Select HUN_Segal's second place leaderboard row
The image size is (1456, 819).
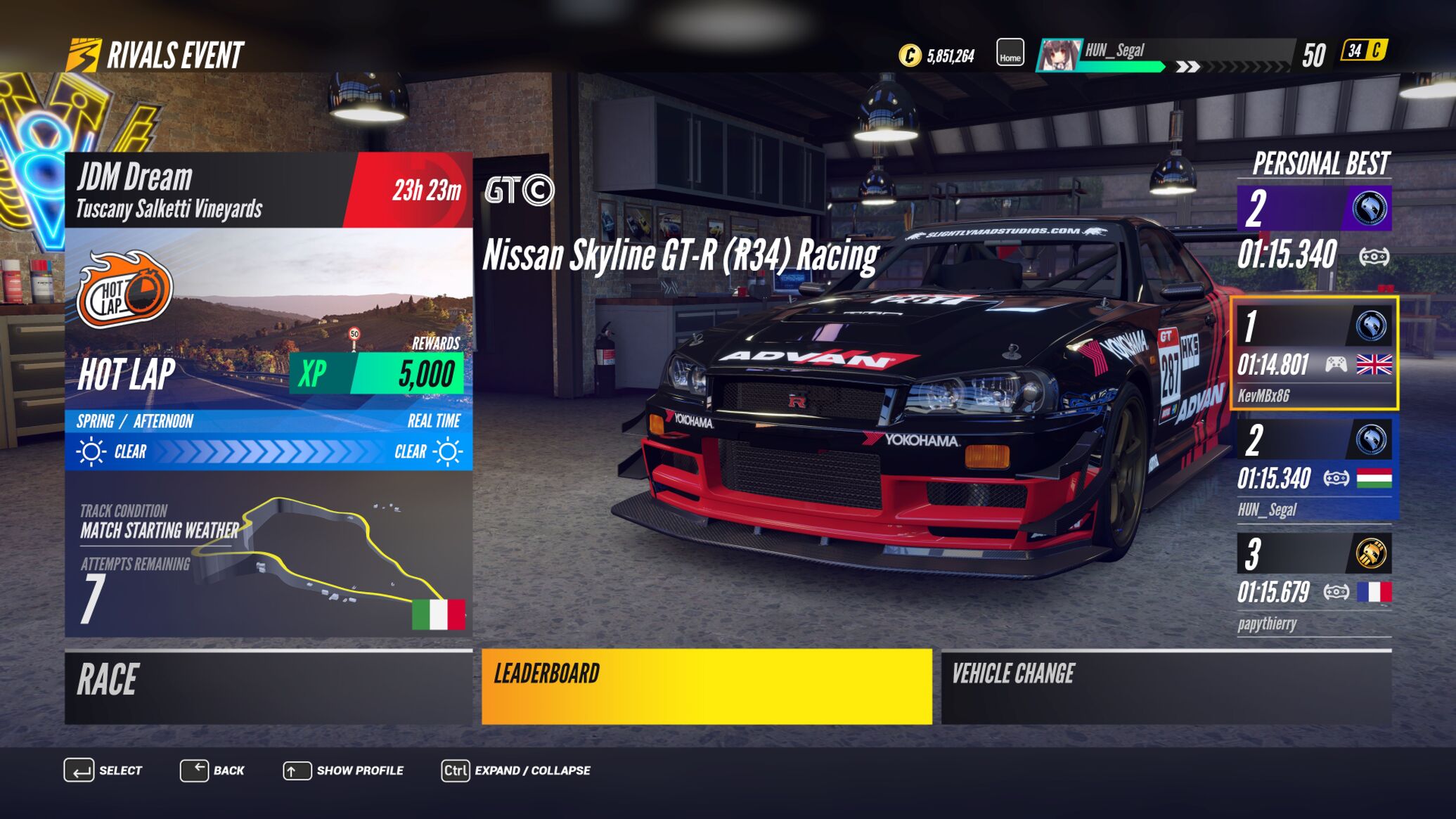click(x=1313, y=468)
